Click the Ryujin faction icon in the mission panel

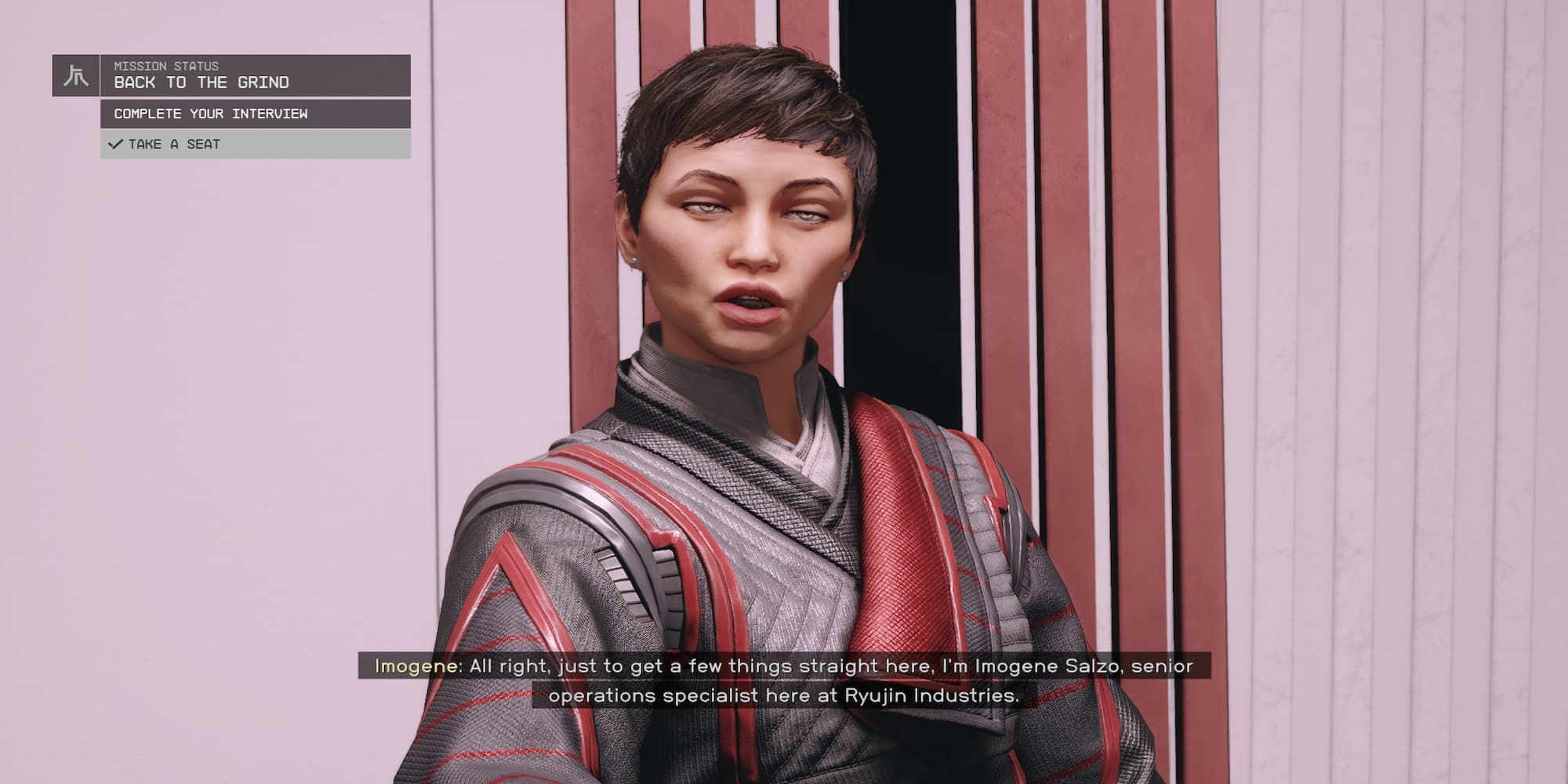pyautogui.click(x=75, y=74)
